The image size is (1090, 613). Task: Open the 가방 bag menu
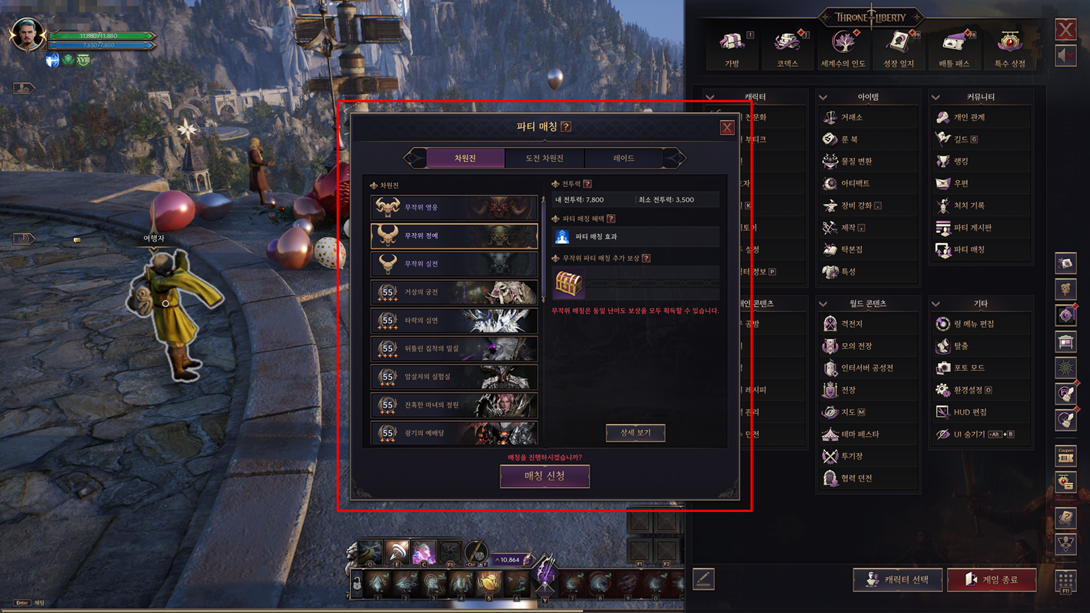point(732,48)
